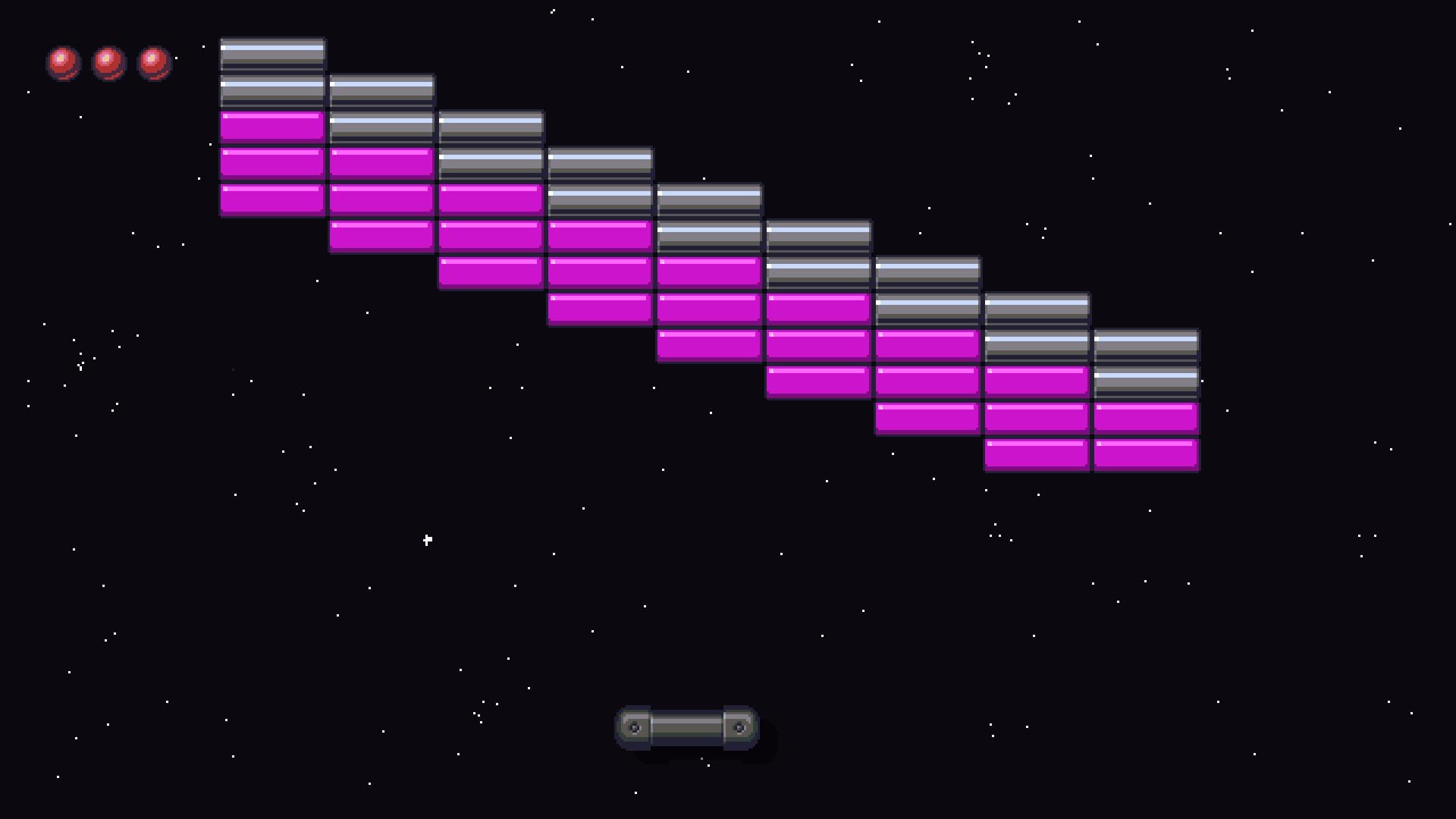1456x819 pixels.
Task: Click the bottom-most magenta brick
Action: pos(1036,453)
